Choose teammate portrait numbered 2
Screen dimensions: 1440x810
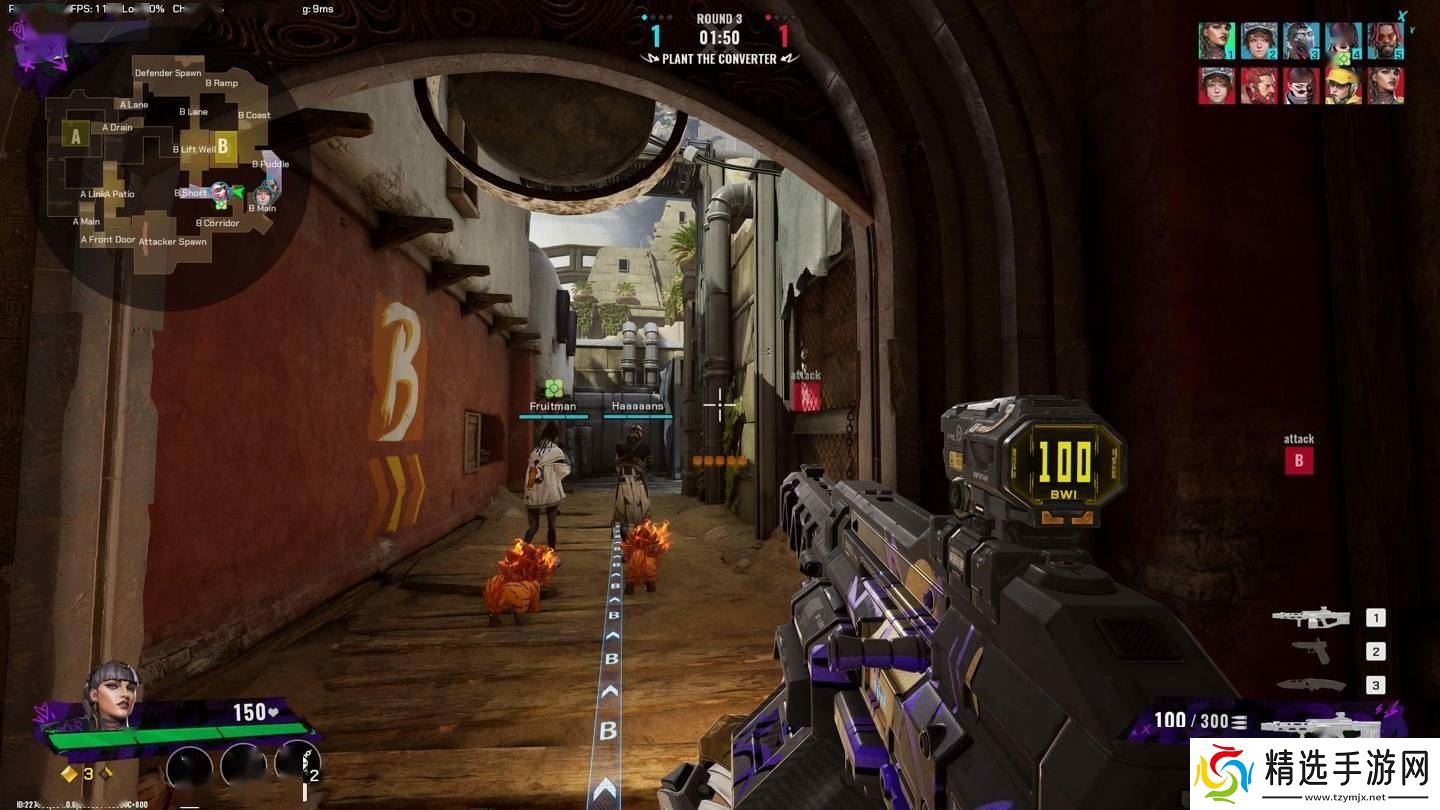[1259, 41]
